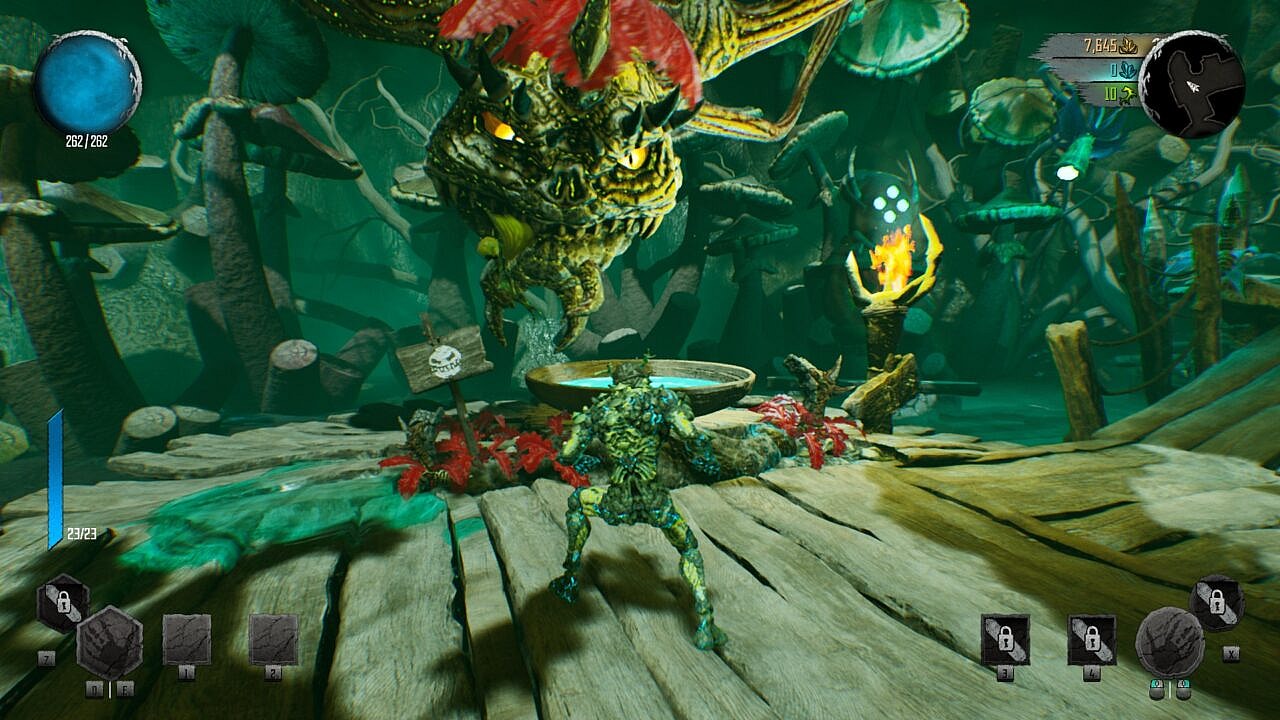Open the circular minimap
This screenshot has width=1280, height=720.
[x=1191, y=84]
